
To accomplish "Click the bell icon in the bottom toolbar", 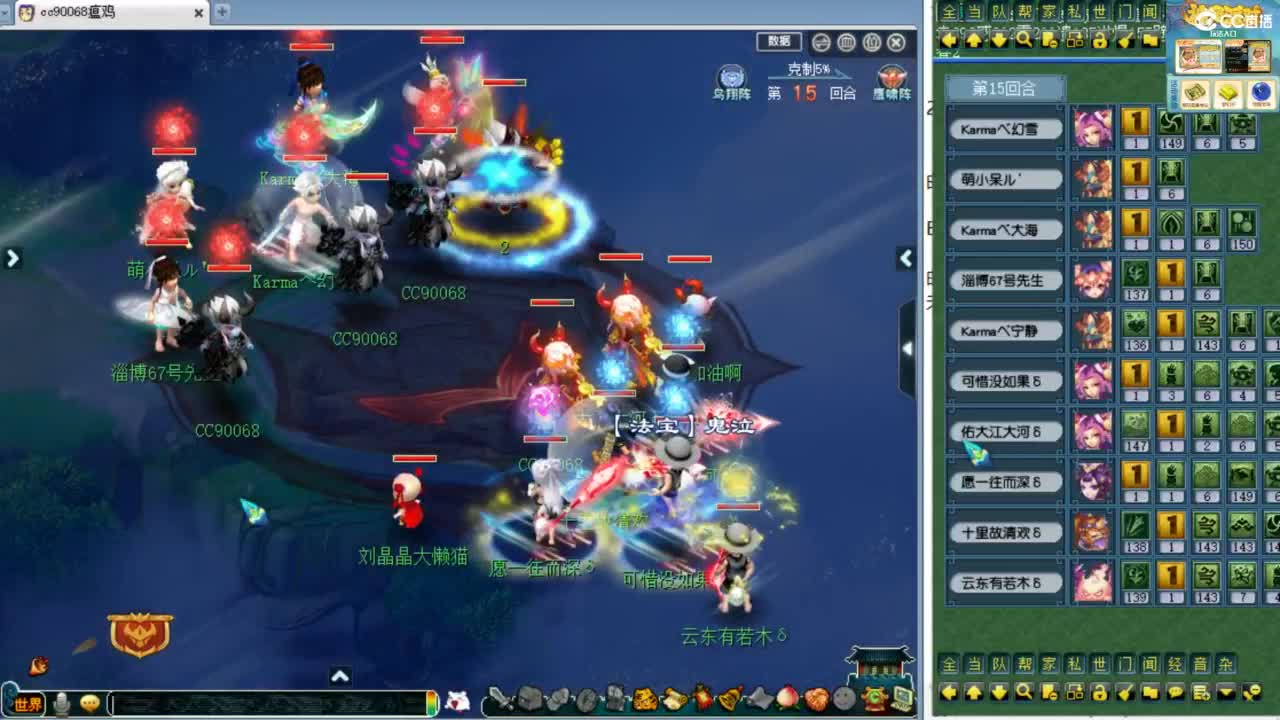I will 729,700.
